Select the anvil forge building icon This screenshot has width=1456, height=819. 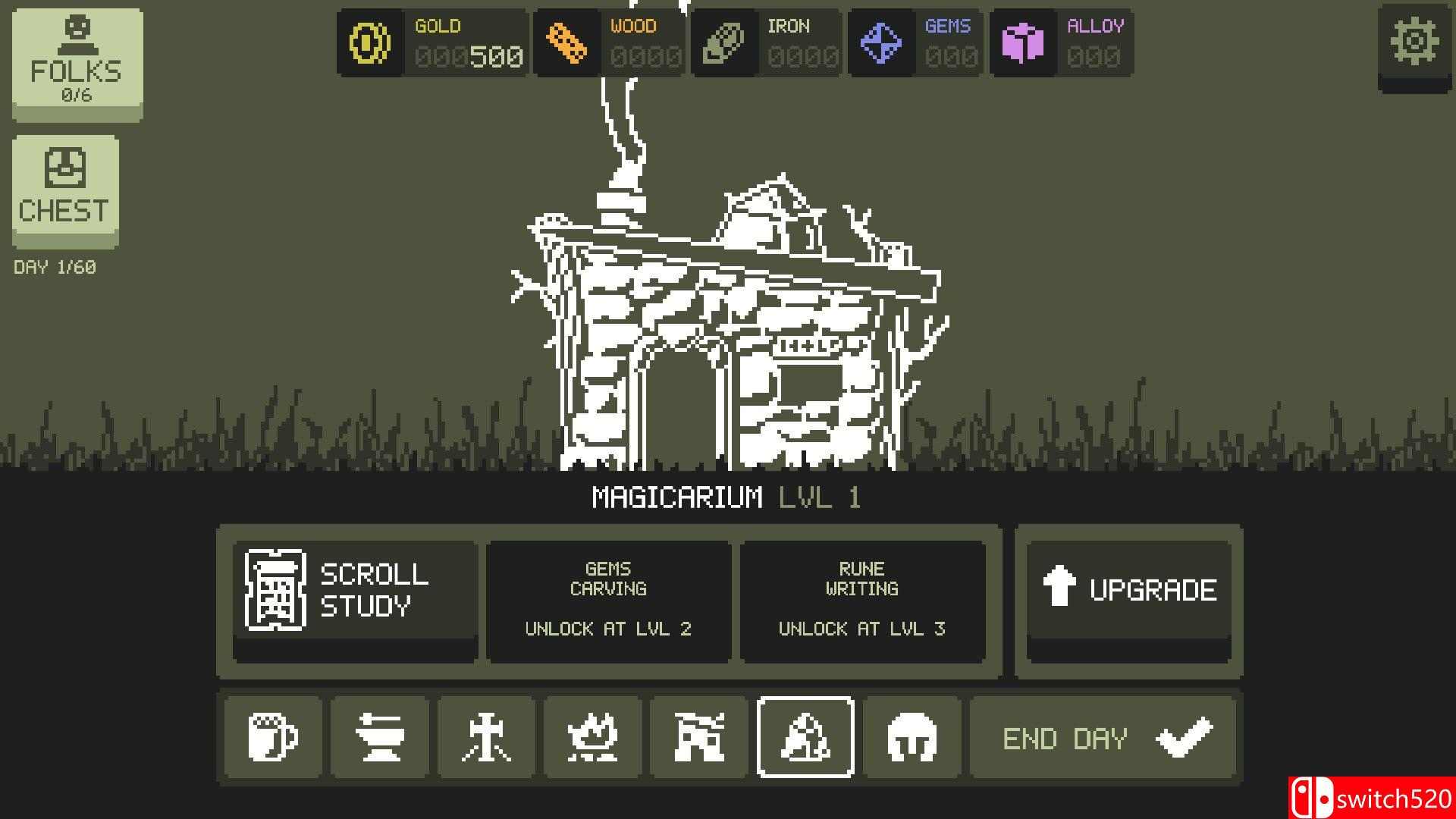click(380, 736)
